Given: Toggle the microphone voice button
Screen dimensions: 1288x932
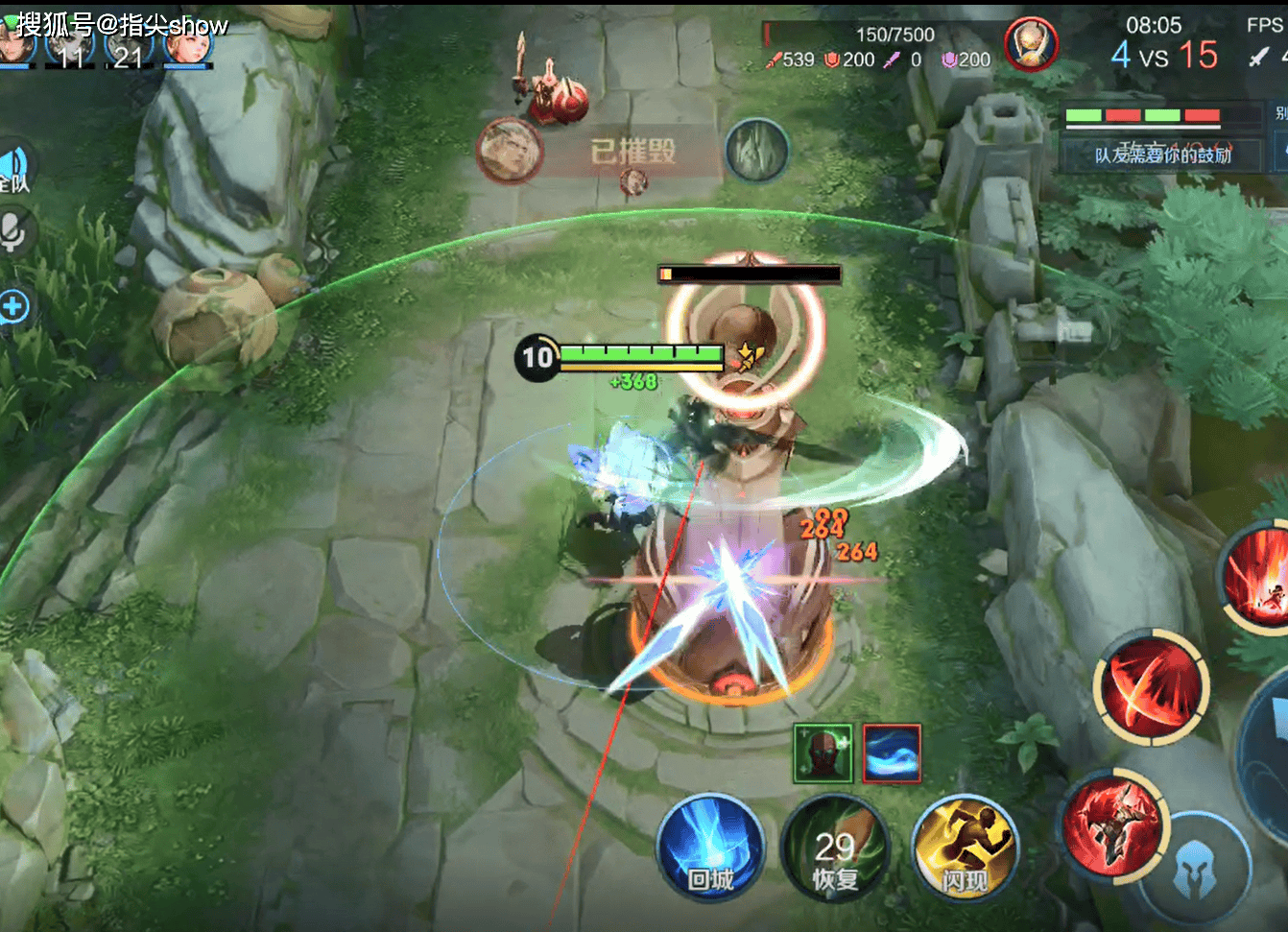Looking at the screenshot, I should click(12, 231).
